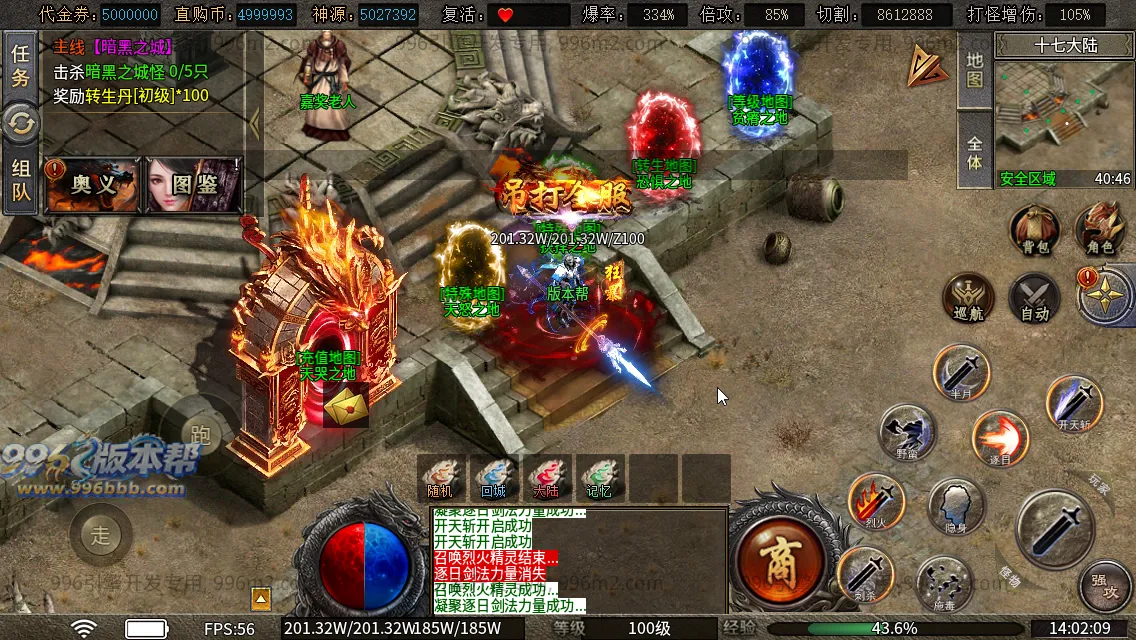The height and width of the screenshot is (640, 1136).
Task: Use the 回城 return stone
Action: click(x=493, y=477)
